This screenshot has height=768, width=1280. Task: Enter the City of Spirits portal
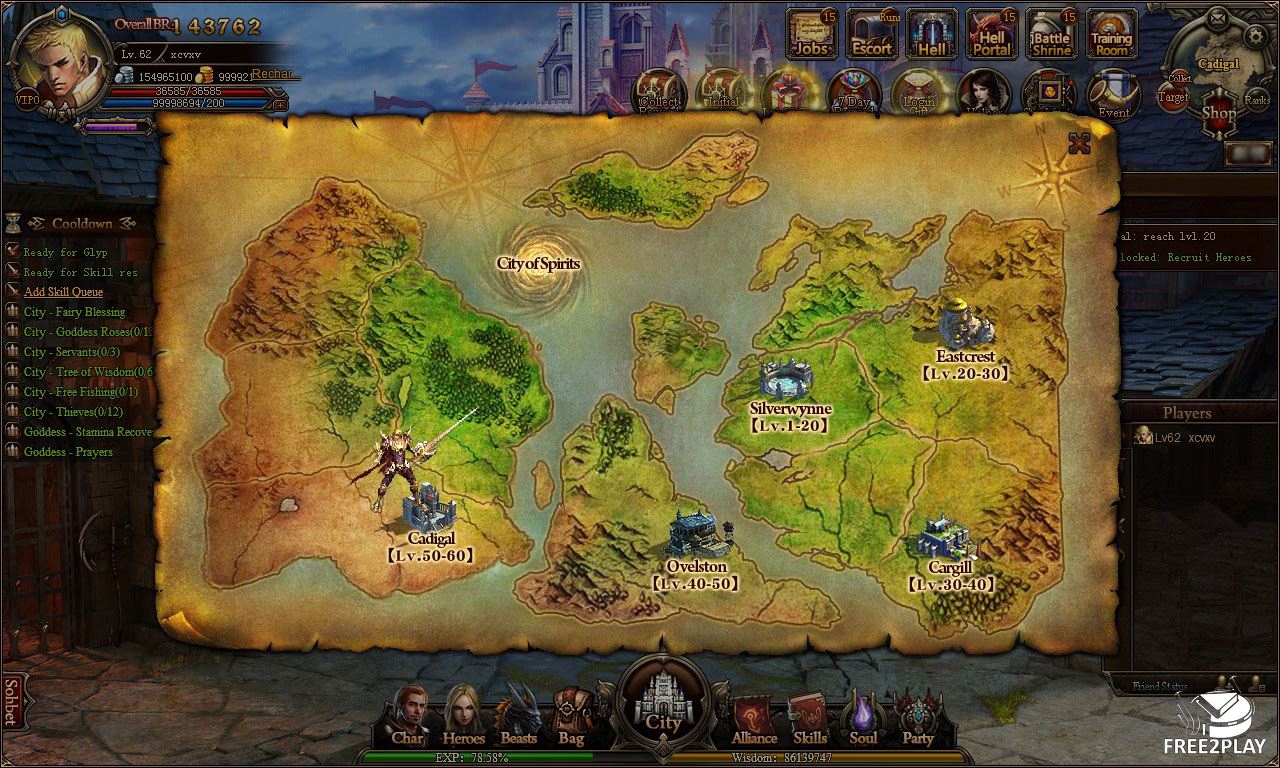coord(538,264)
